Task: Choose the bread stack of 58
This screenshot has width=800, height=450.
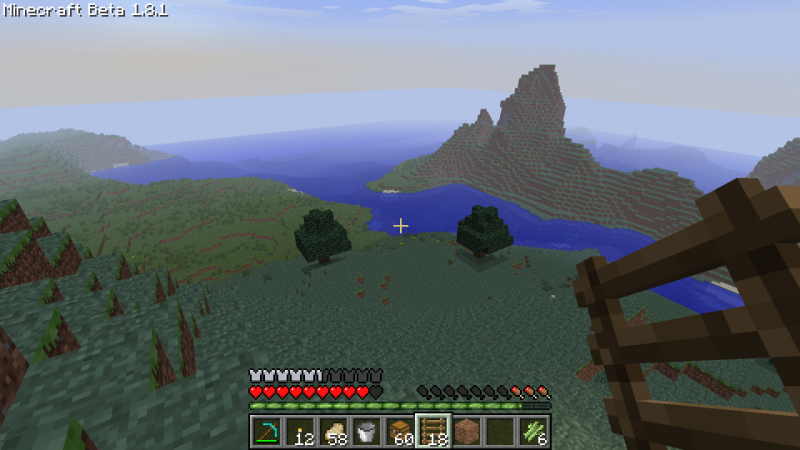Action: pyautogui.click(x=333, y=432)
